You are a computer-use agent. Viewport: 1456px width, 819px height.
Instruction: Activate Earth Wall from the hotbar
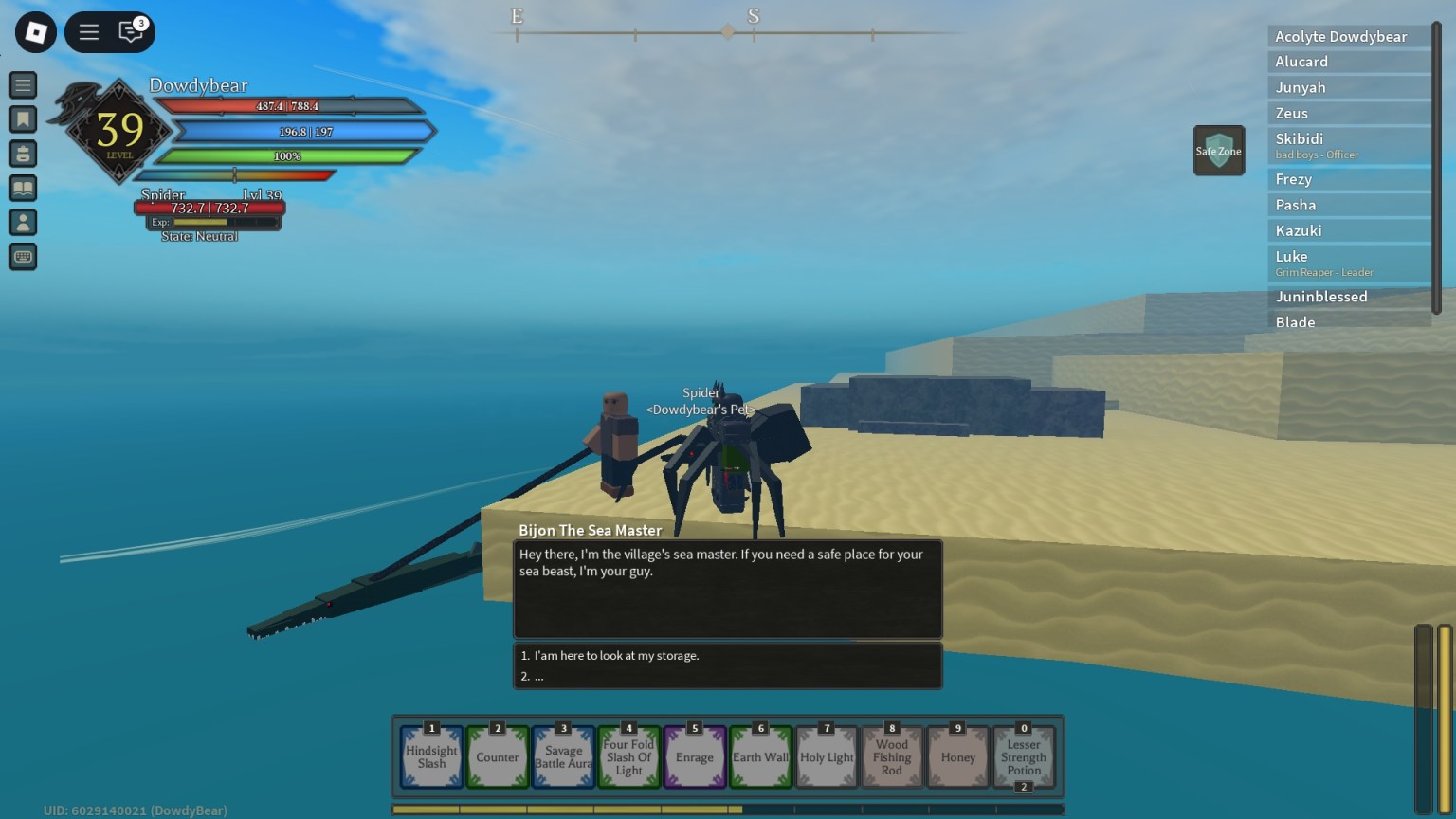point(760,756)
